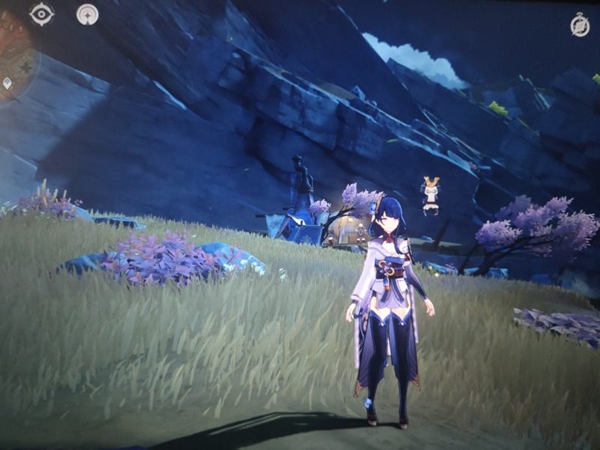Screen dimensions: 600x450
Task: Activate the Elemental Sight eye icon
Action: tap(41, 14)
